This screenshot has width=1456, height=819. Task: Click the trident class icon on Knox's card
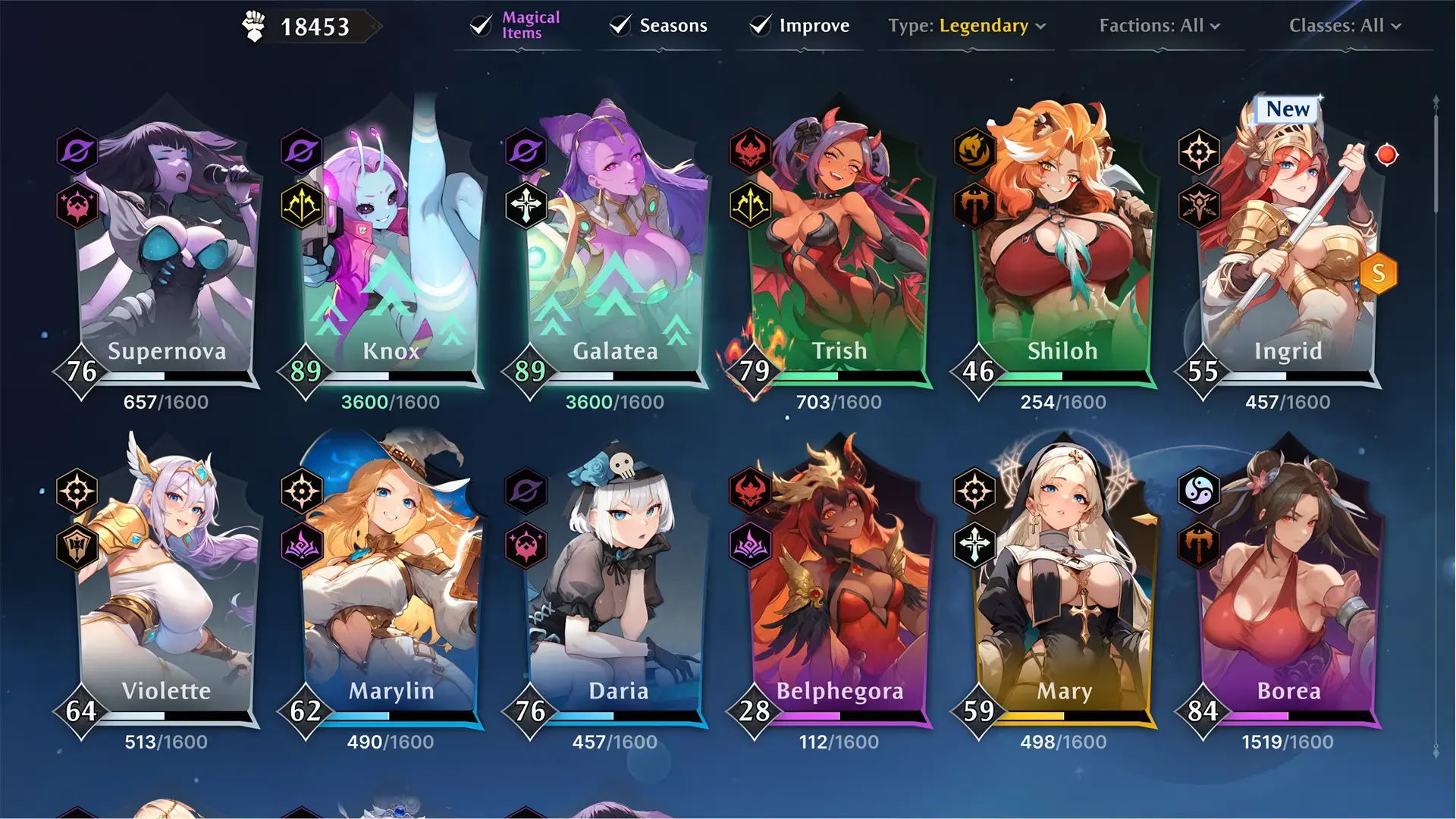pyautogui.click(x=301, y=203)
